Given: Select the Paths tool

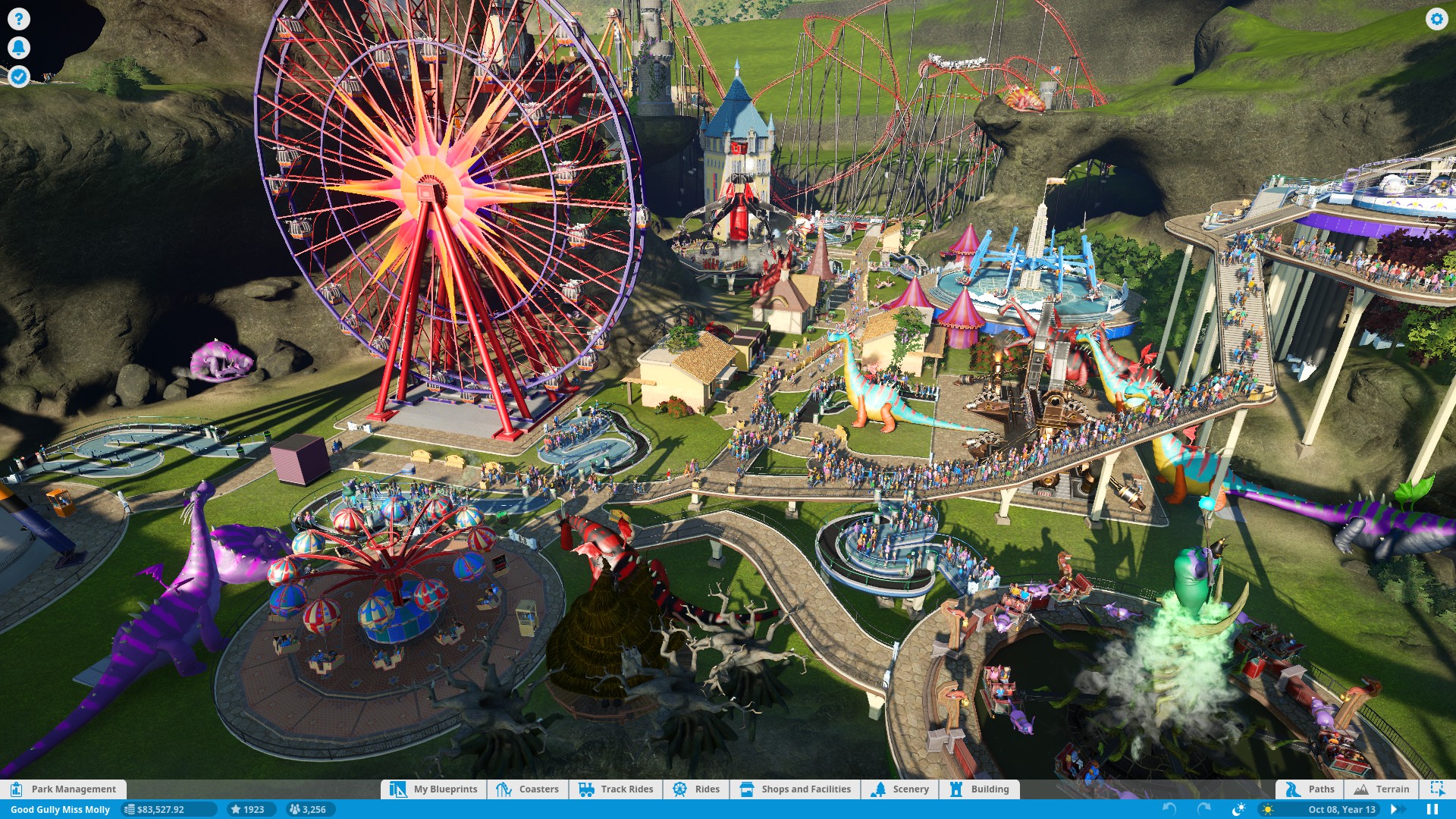Looking at the screenshot, I should 1310,789.
